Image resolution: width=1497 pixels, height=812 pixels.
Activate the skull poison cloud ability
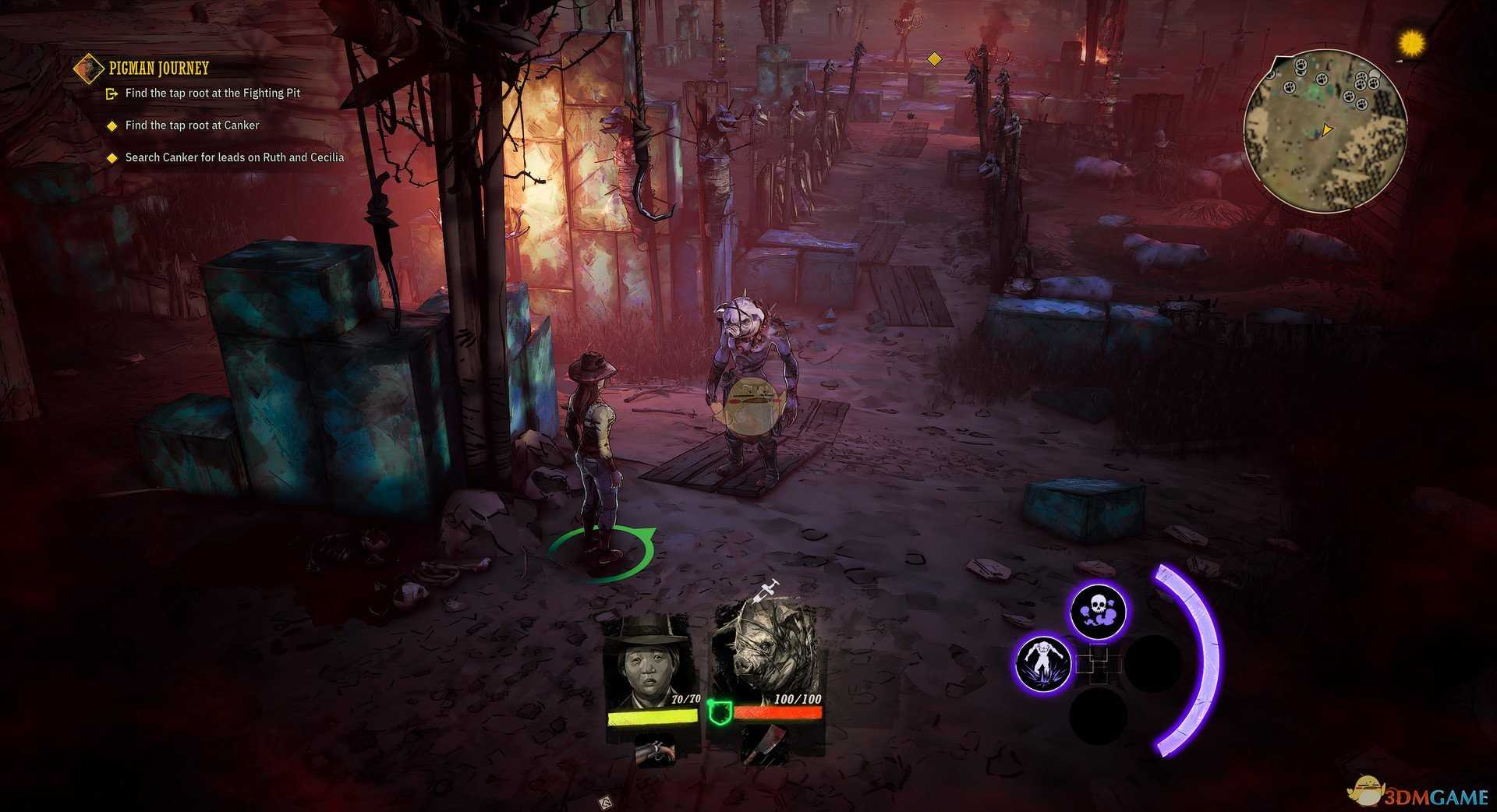click(x=1097, y=612)
